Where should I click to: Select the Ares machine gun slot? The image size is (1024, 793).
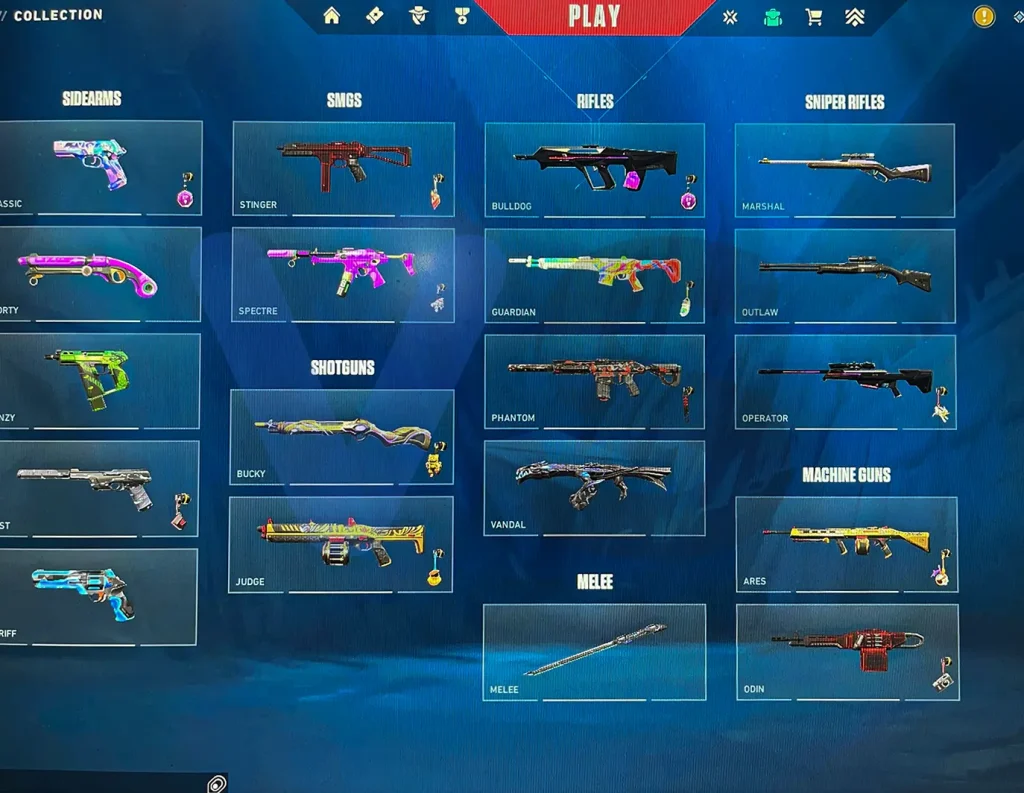coord(846,544)
